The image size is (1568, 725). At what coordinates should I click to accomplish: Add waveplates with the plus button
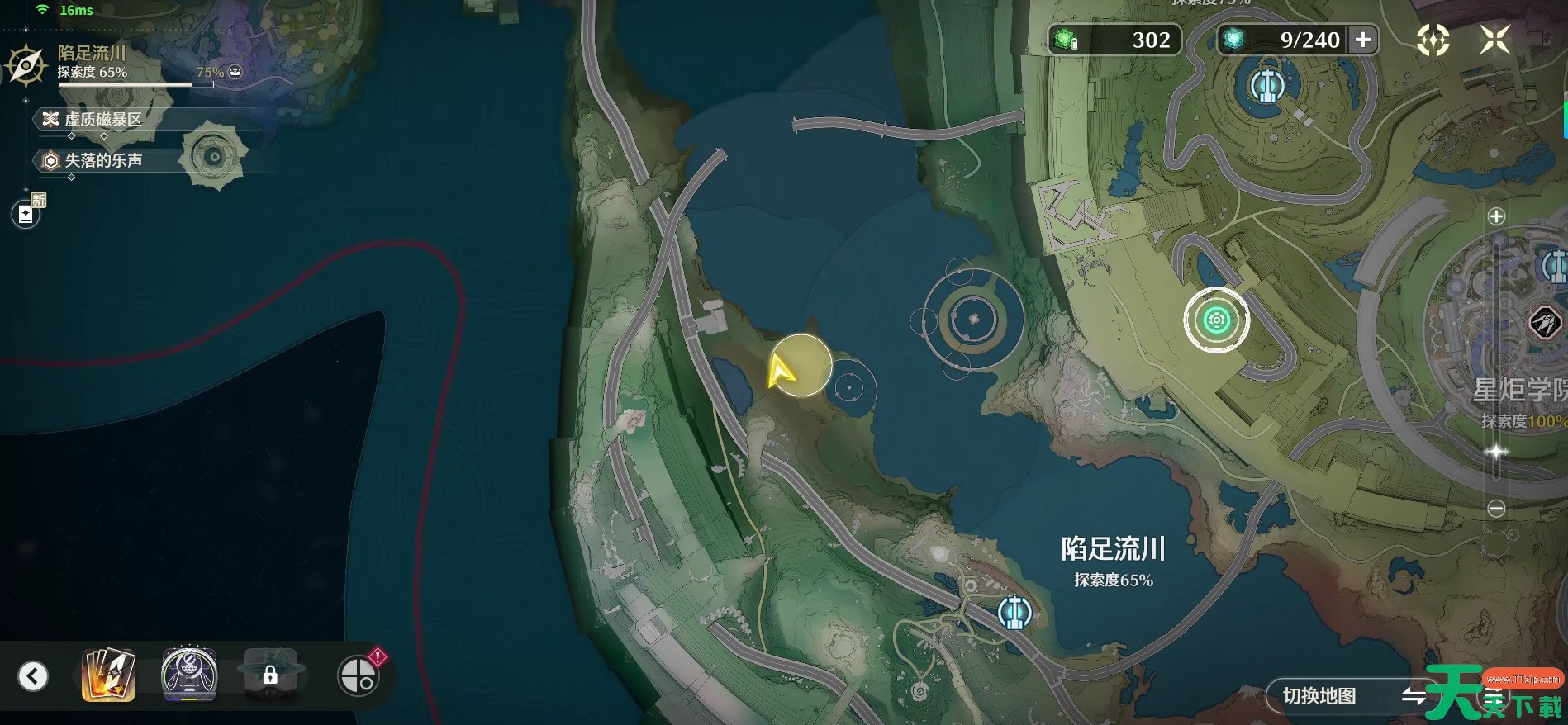[x=1363, y=40]
